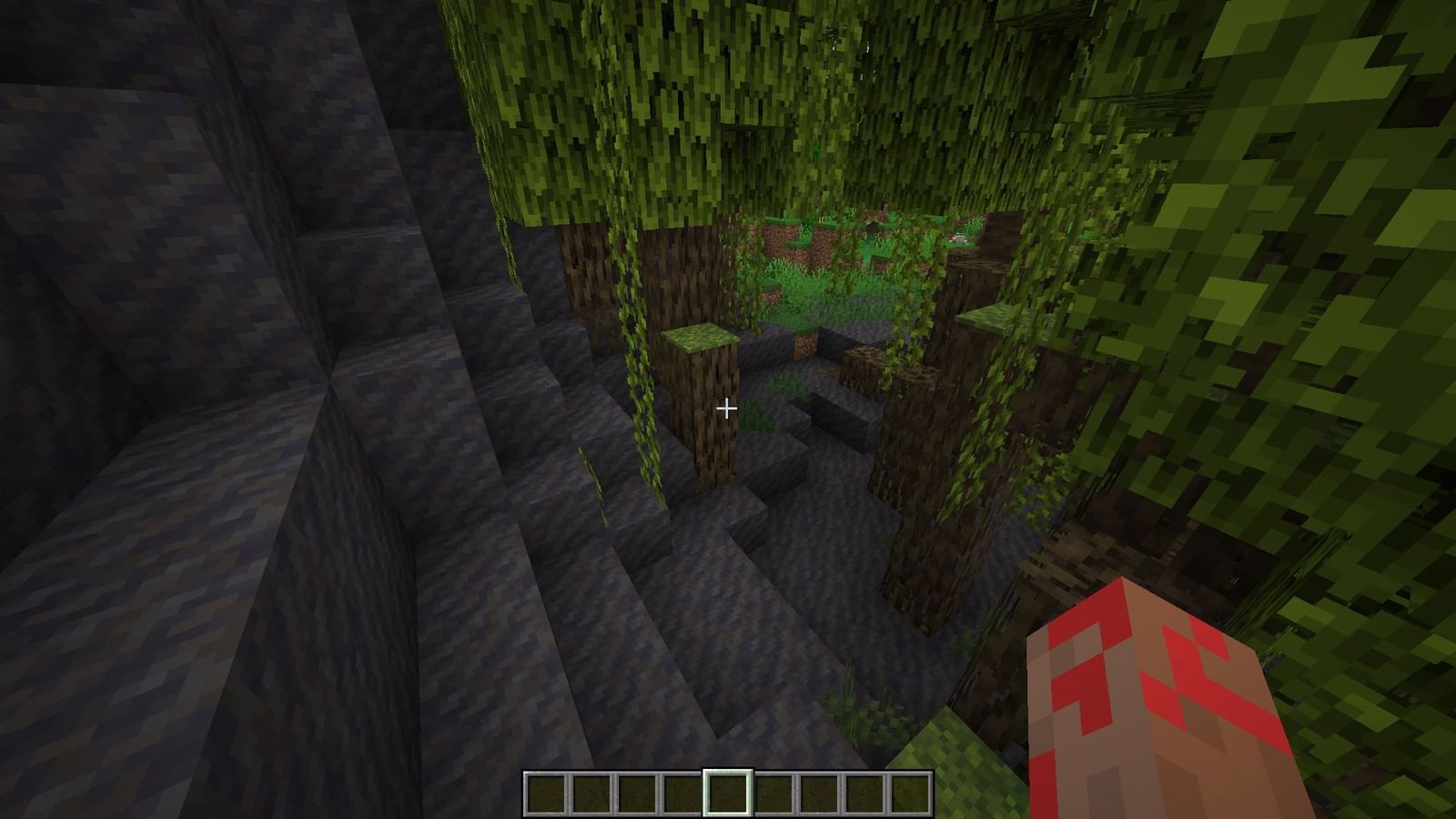Image resolution: width=1456 pixels, height=819 pixels.
Task: Select the seventh hotbar slot
Action: coord(816,792)
